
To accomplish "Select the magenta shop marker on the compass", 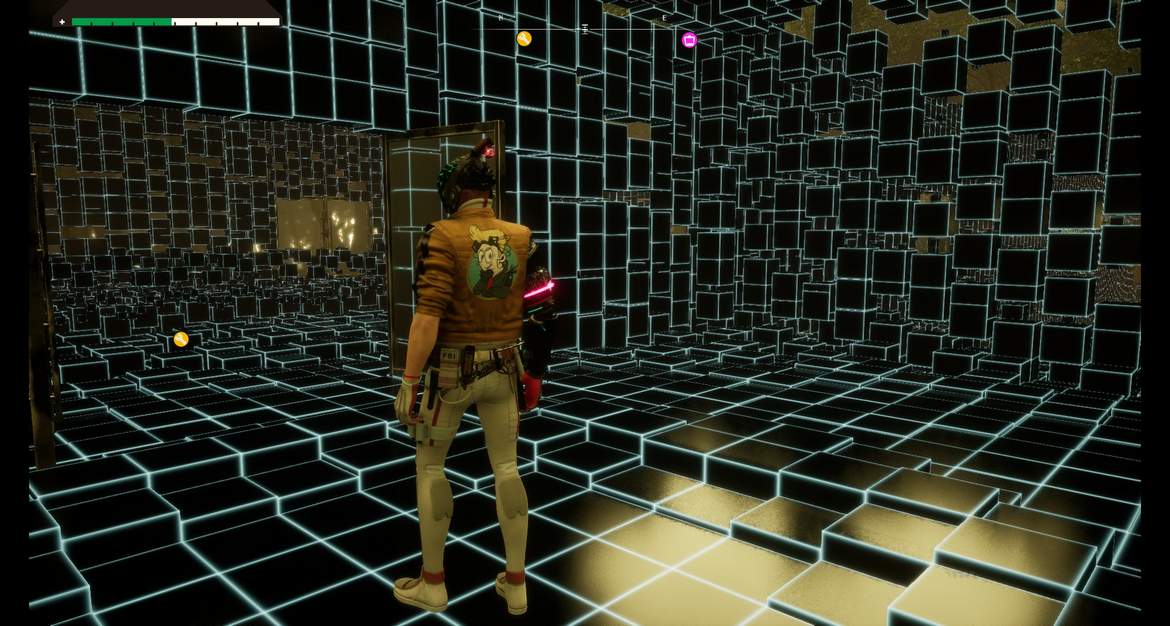I will point(689,40).
